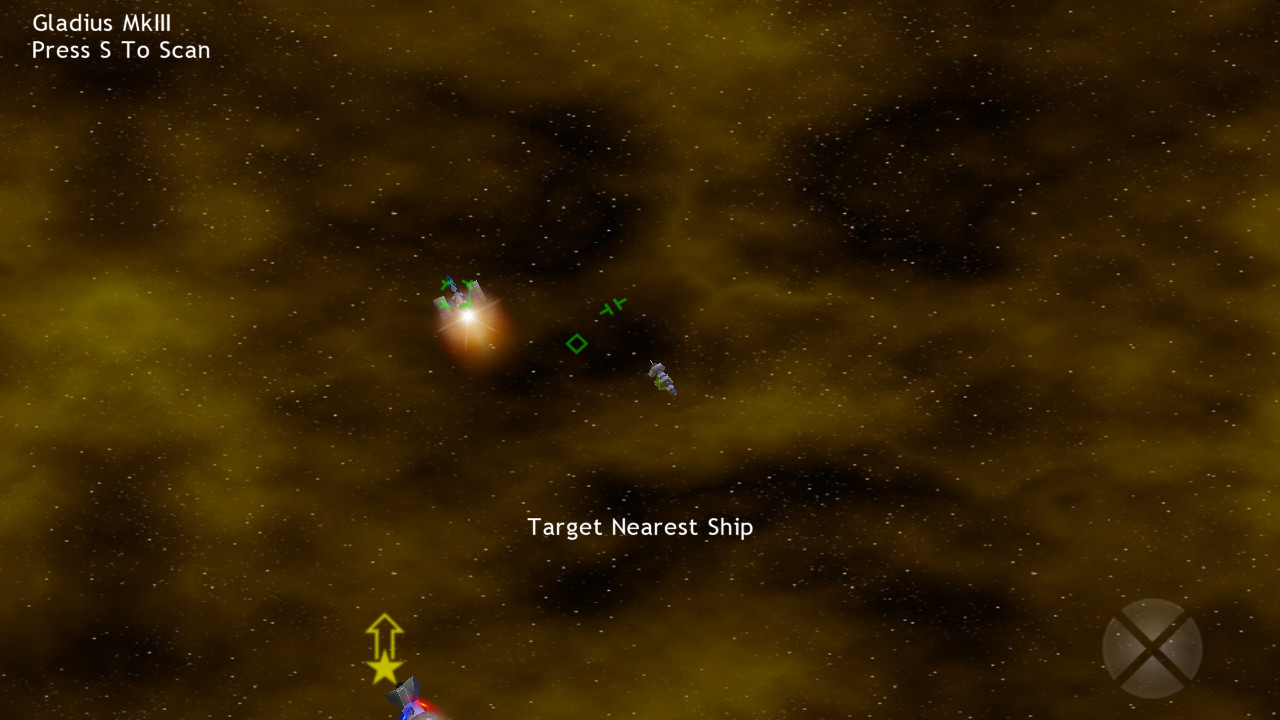Click the red engine glow on player ship

(x=423, y=705)
